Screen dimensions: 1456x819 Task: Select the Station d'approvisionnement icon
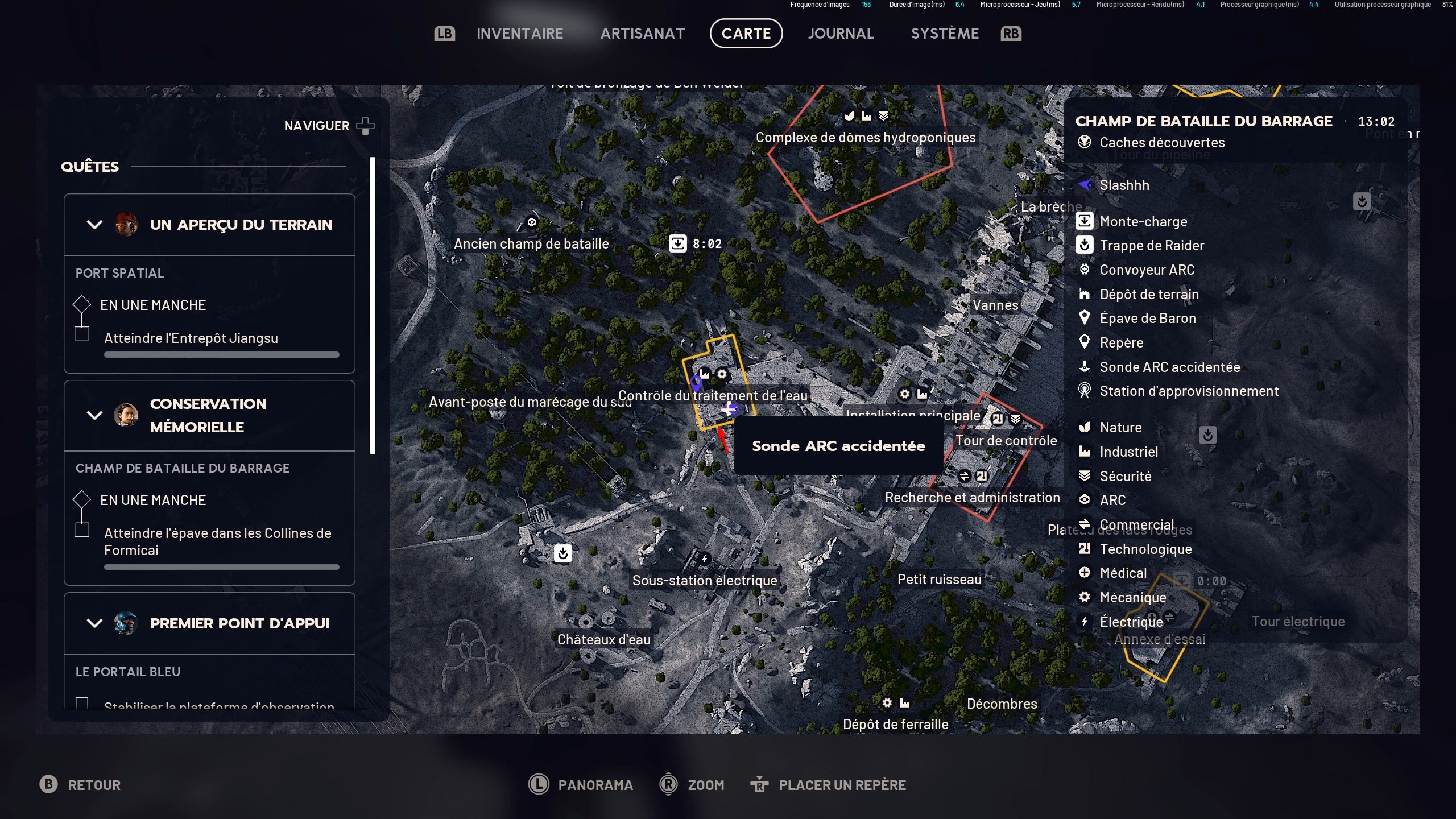pyautogui.click(x=1085, y=391)
